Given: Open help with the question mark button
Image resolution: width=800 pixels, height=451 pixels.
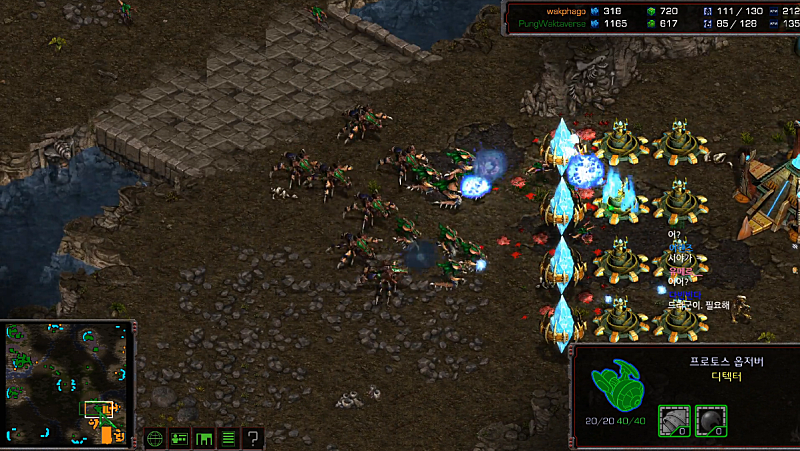Looking at the screenshot, I should pos(254,438).
